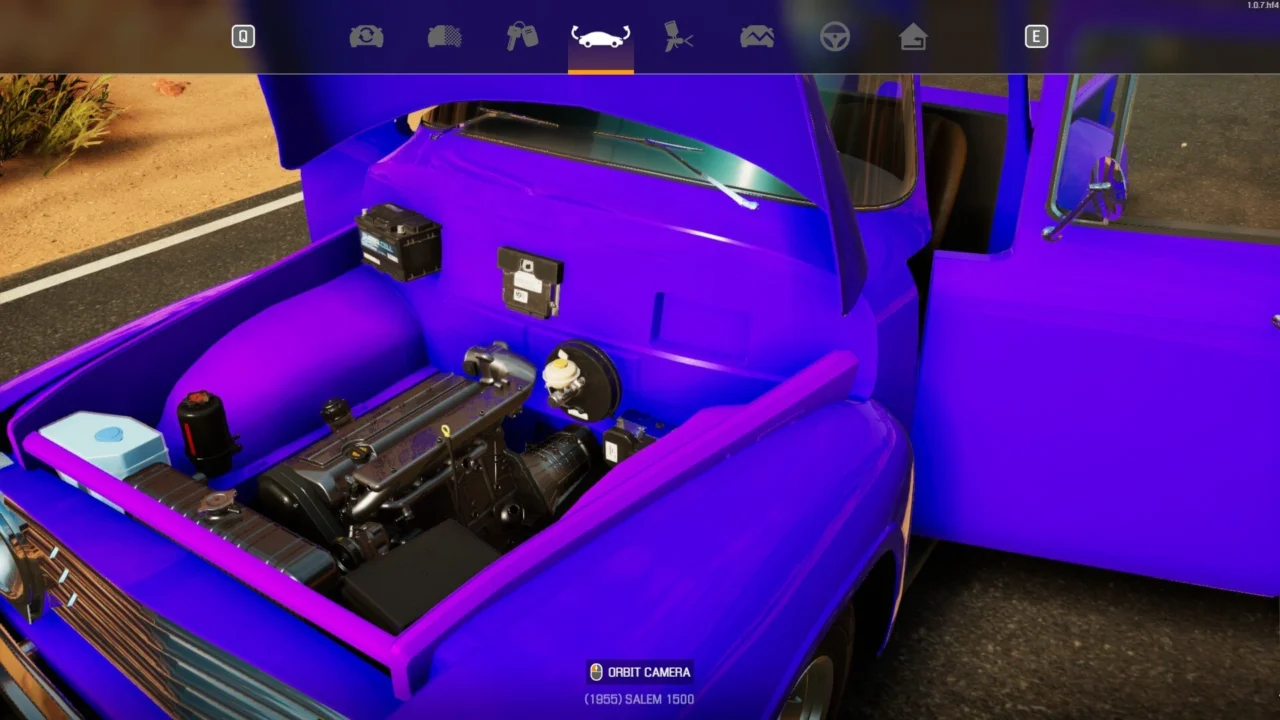Choose the car with zigzag graph tab
The image size is (1280, 720).
[x=756, y=37]
